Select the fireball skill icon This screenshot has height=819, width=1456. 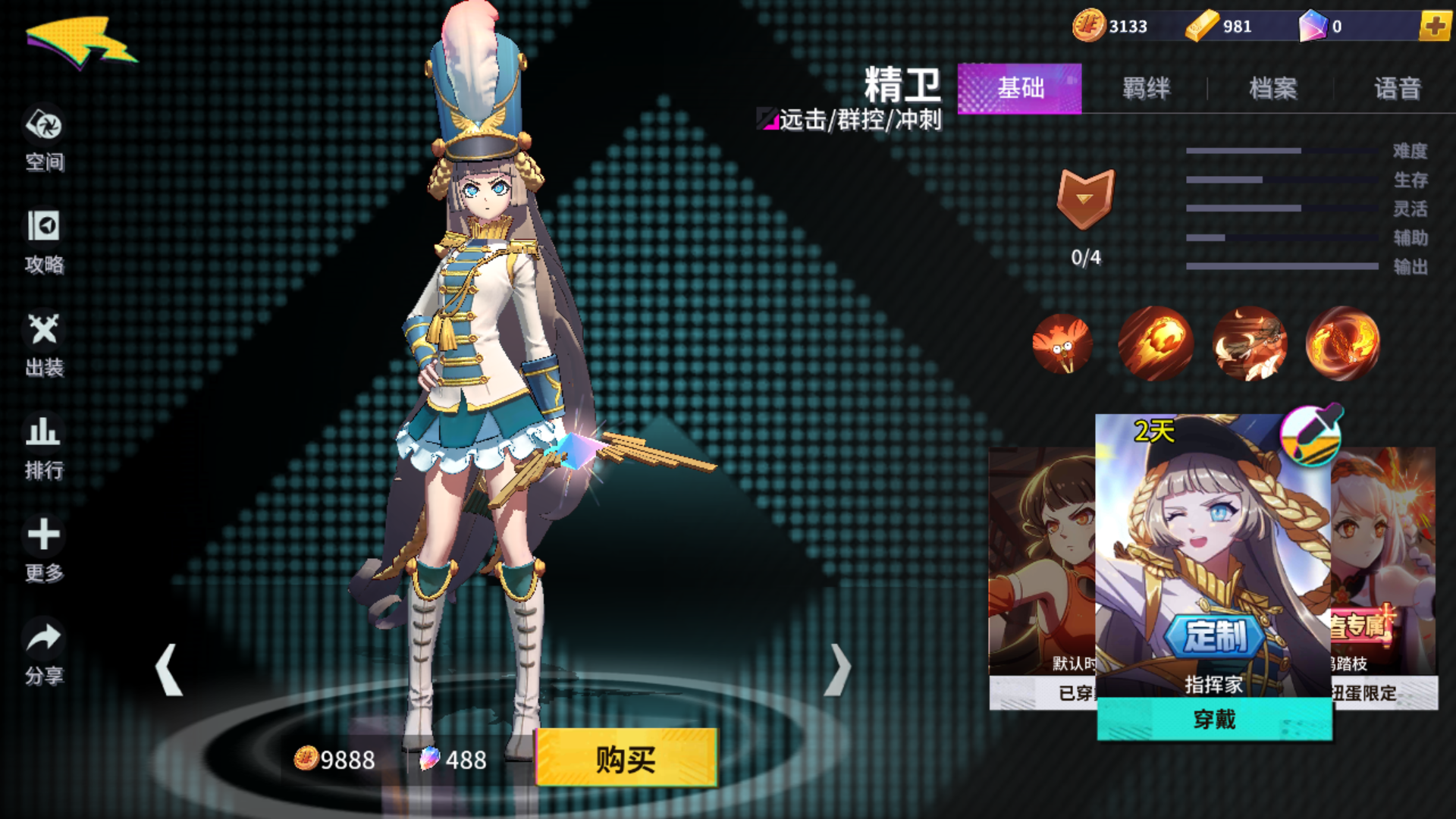tap(1156, 343)
